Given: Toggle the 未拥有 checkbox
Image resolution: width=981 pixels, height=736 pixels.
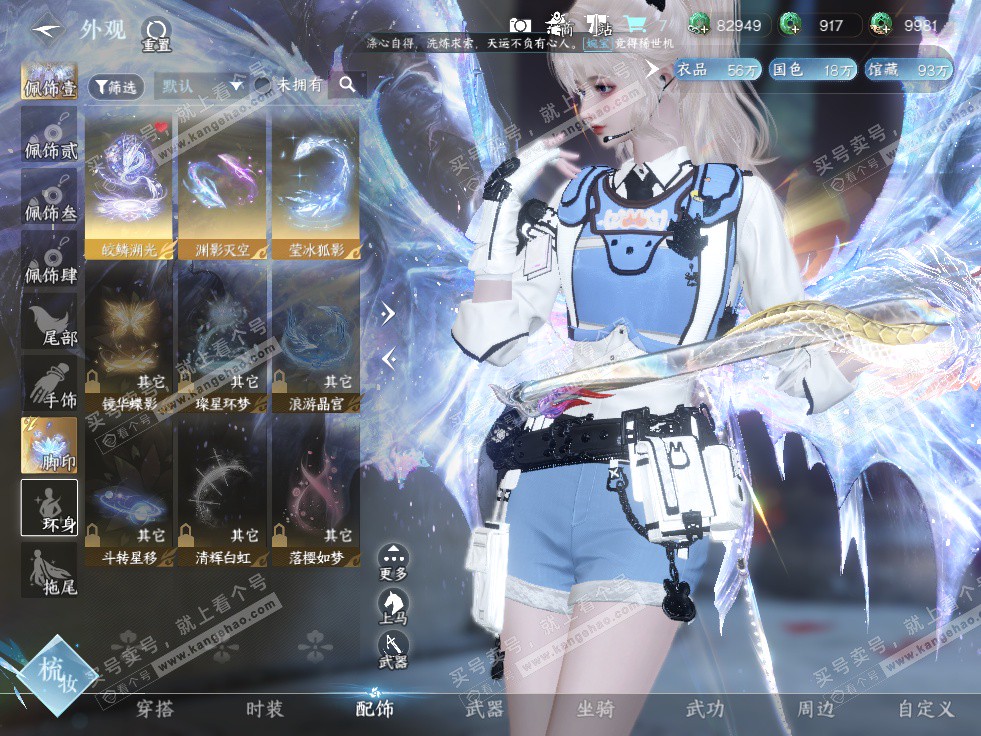Looking at the screenshot, I should [263, 86].
